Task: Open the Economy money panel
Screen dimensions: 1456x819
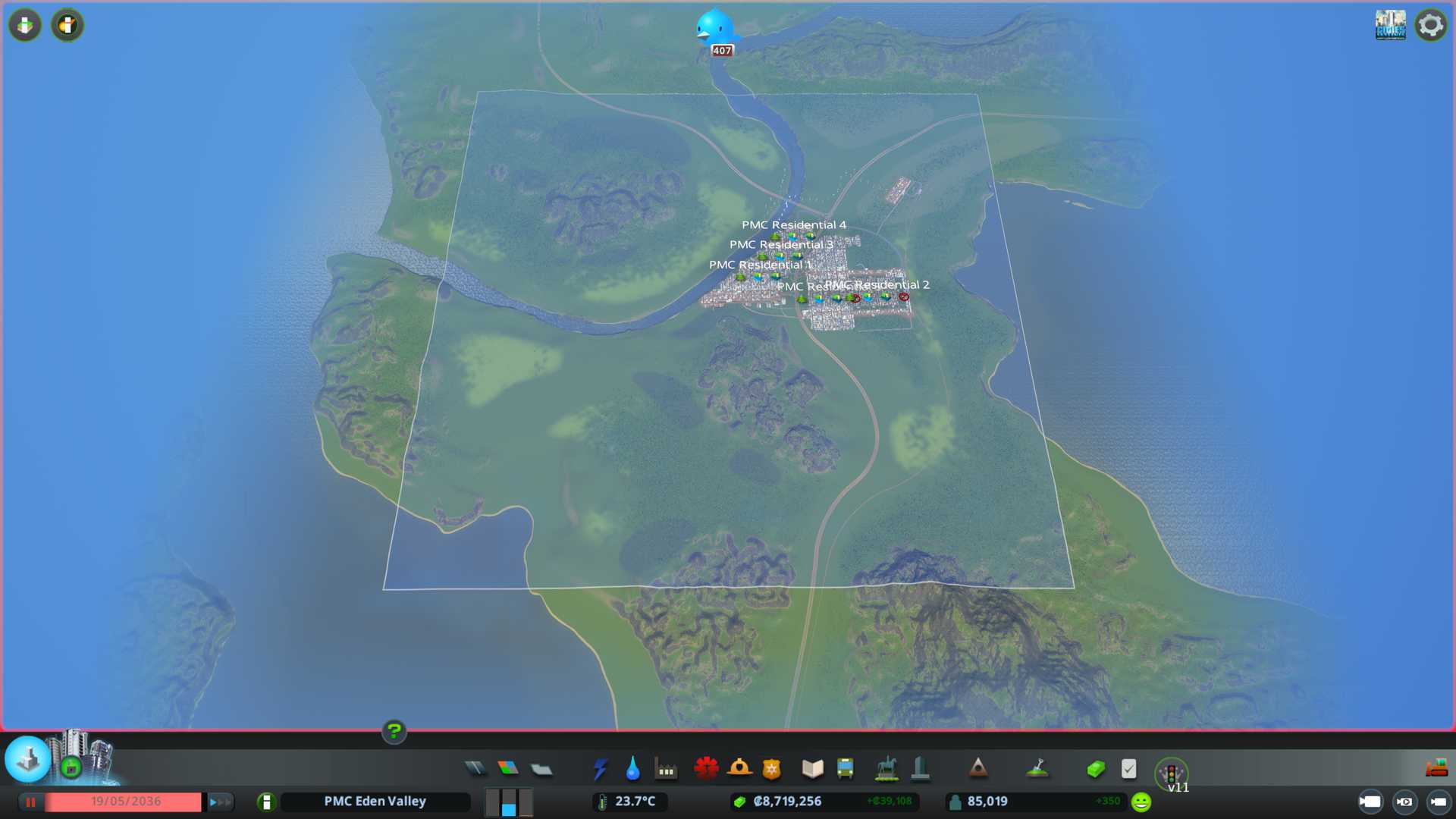Action: click(1095, 769)
